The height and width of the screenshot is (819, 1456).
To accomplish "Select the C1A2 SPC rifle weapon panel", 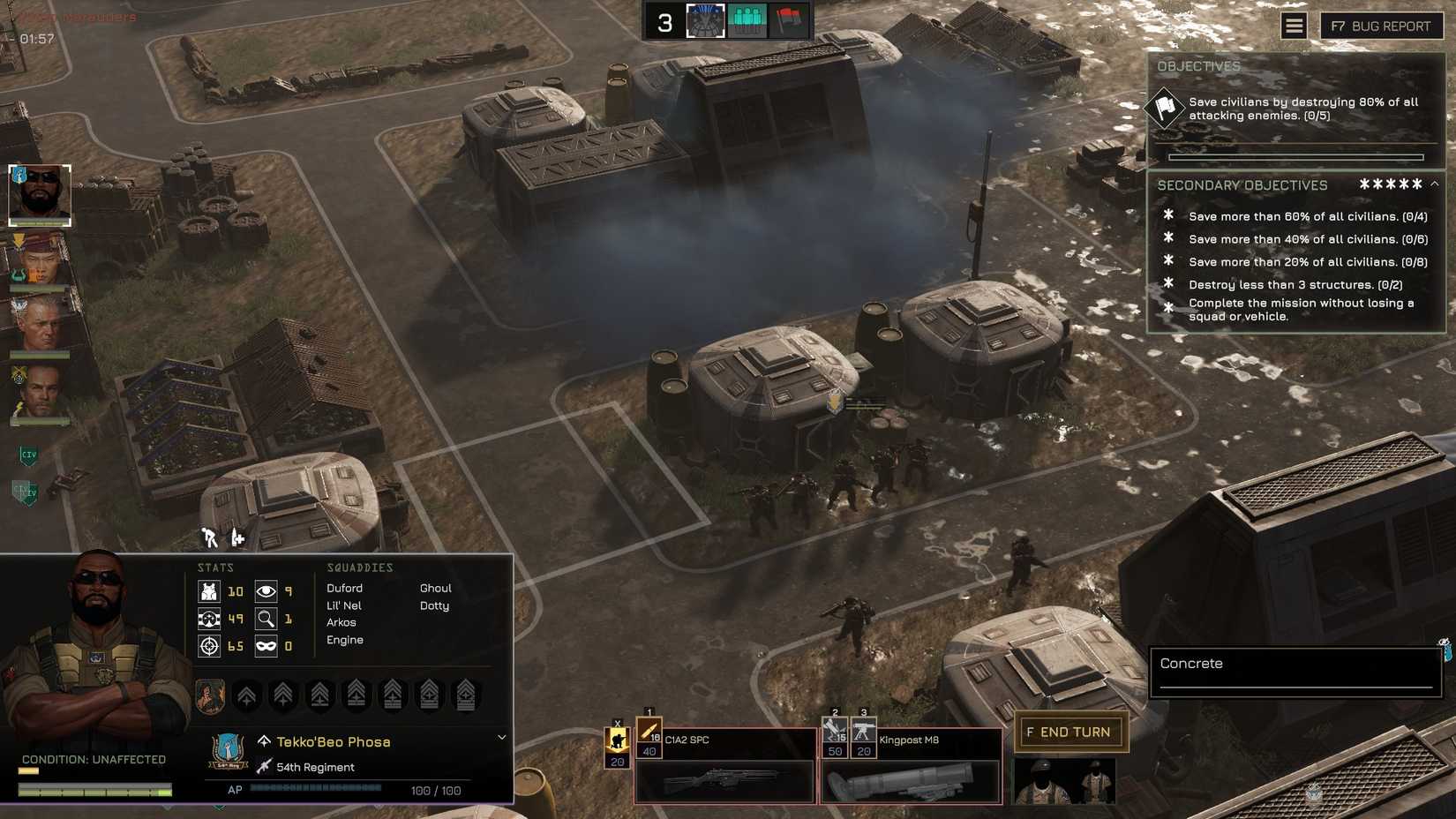I will click(724, 781).
